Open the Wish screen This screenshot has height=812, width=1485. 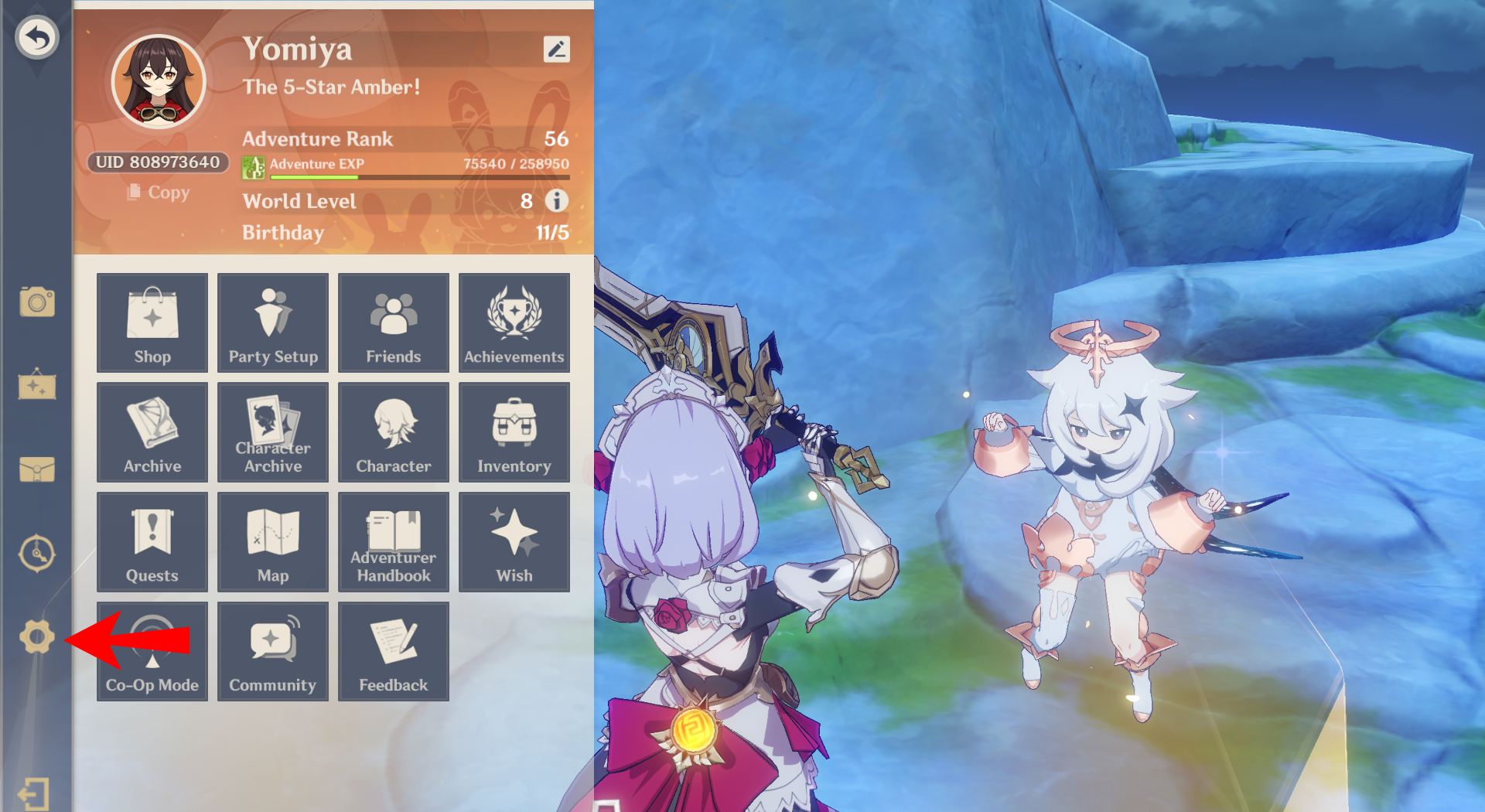point(514,542)
